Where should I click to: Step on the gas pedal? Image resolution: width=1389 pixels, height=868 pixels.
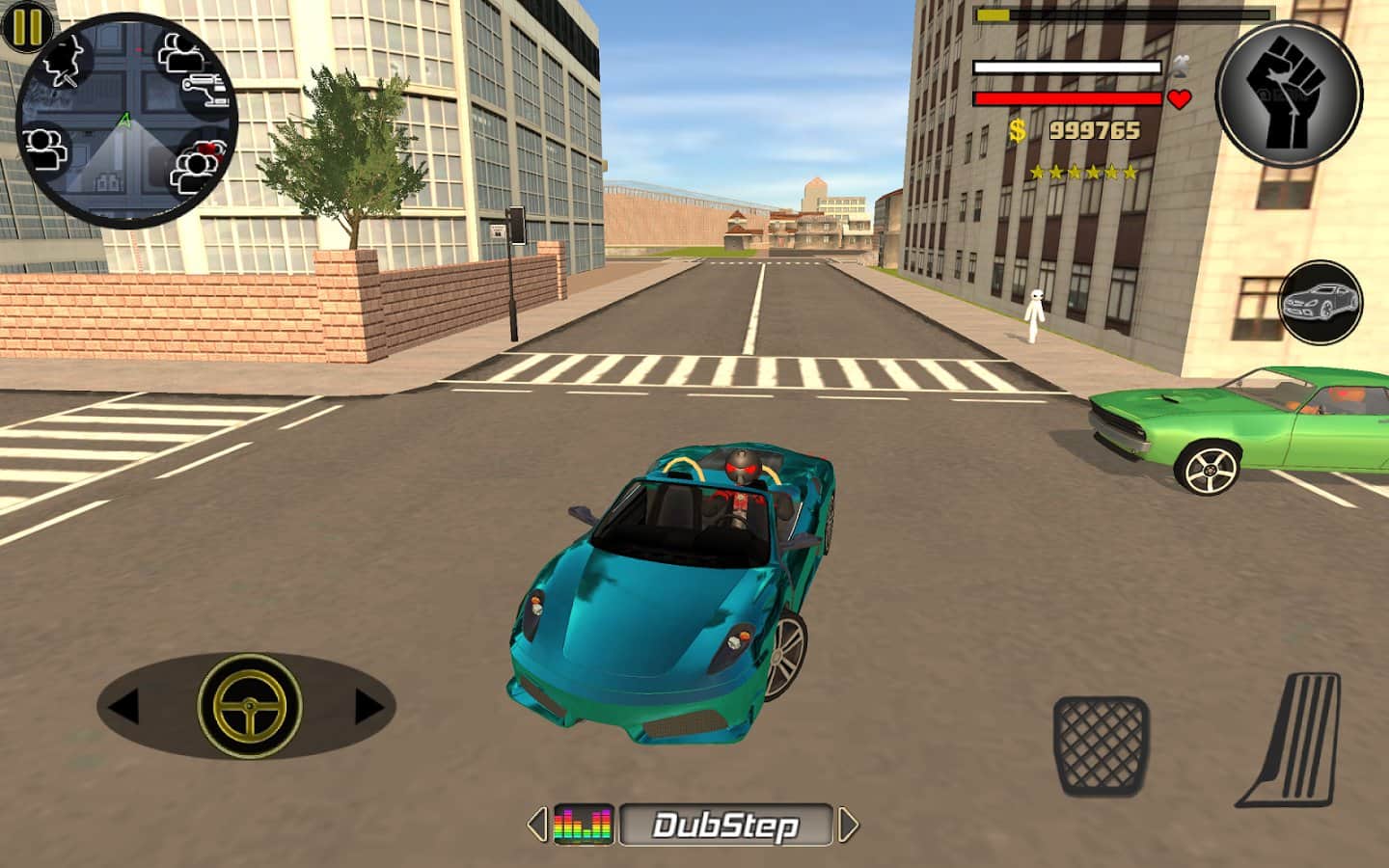pos(1292,740)
